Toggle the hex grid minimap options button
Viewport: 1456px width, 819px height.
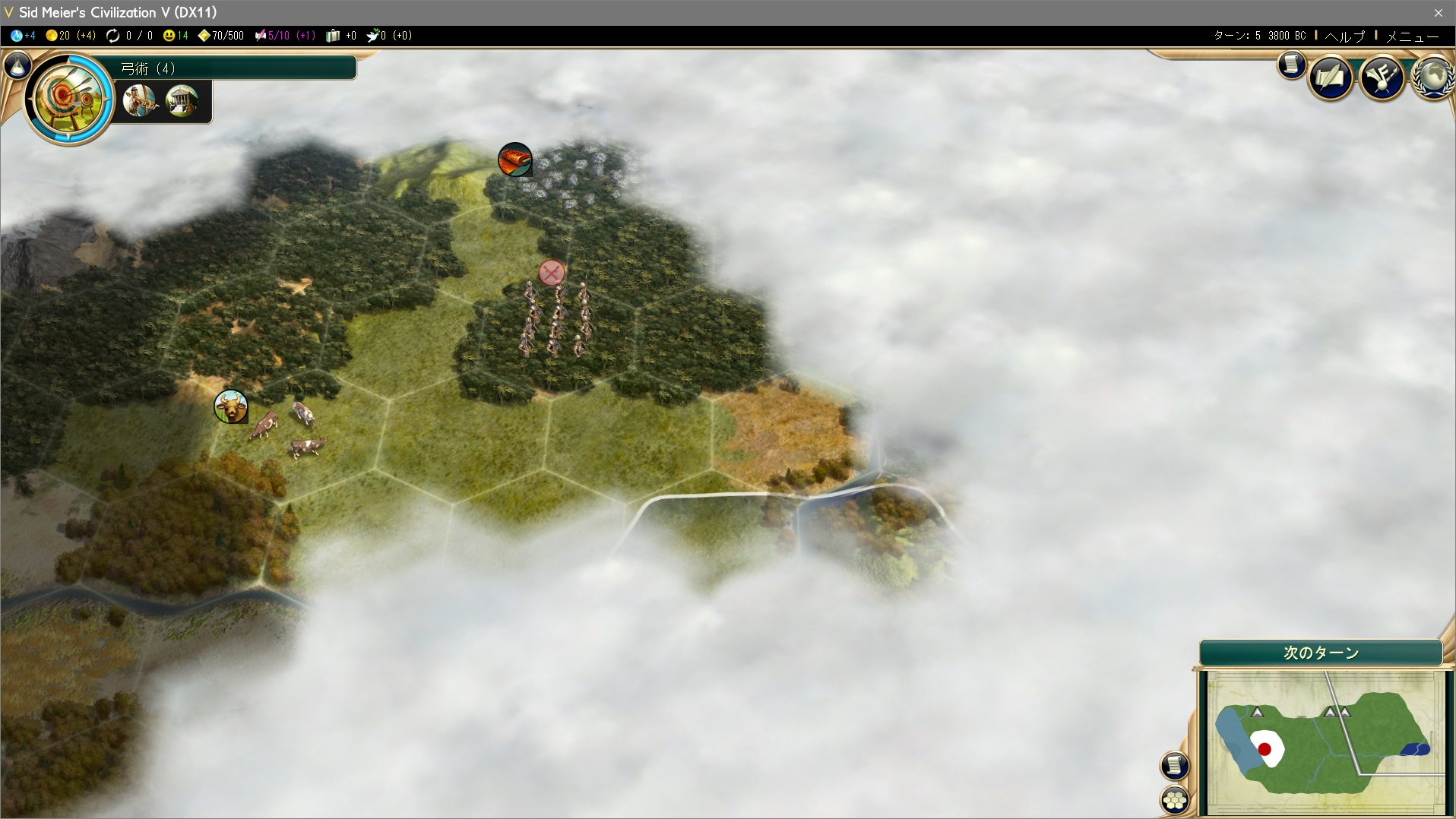point(1175,800)
